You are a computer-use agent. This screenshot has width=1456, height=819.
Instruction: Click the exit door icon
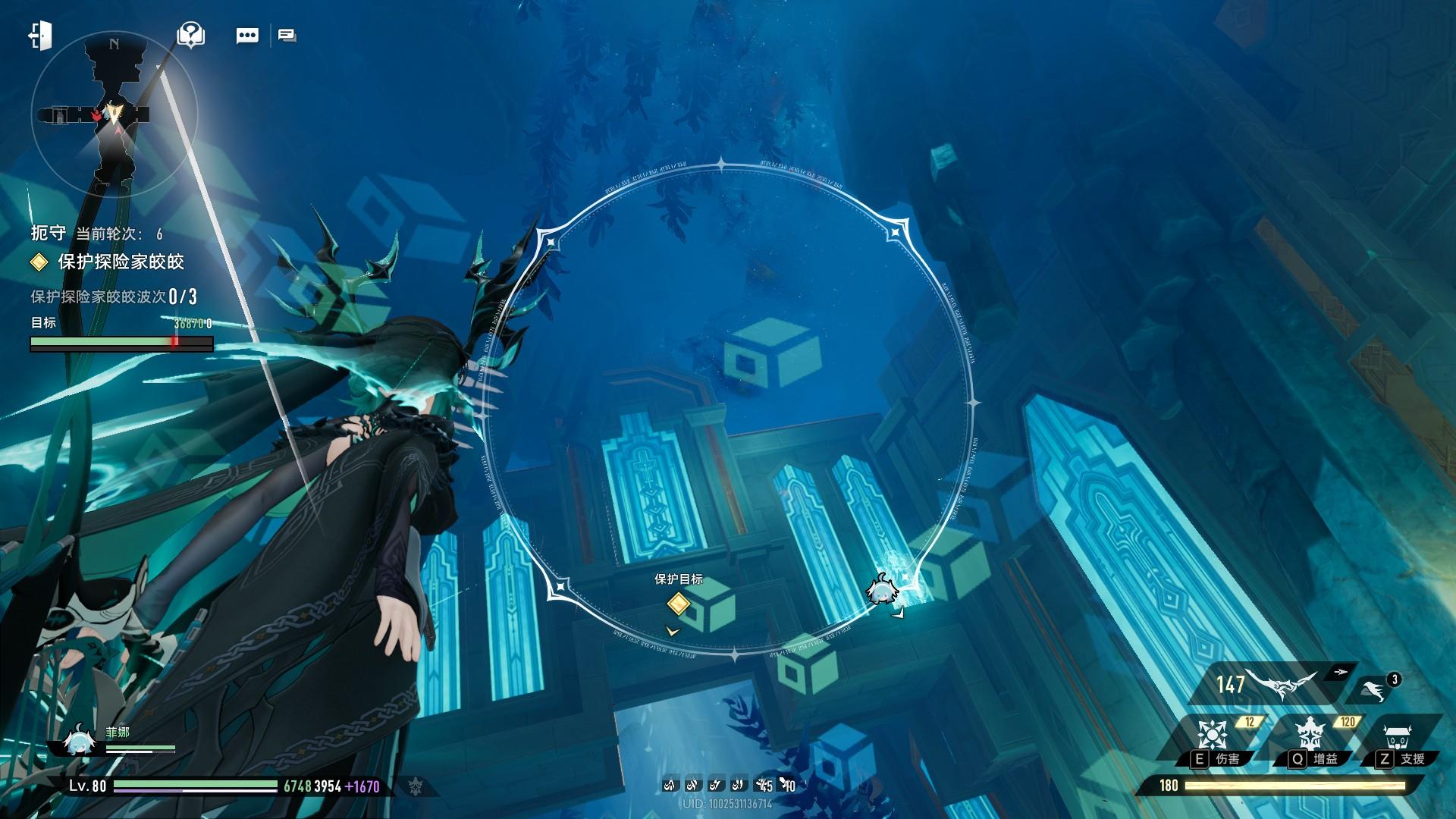pos(40,36)
